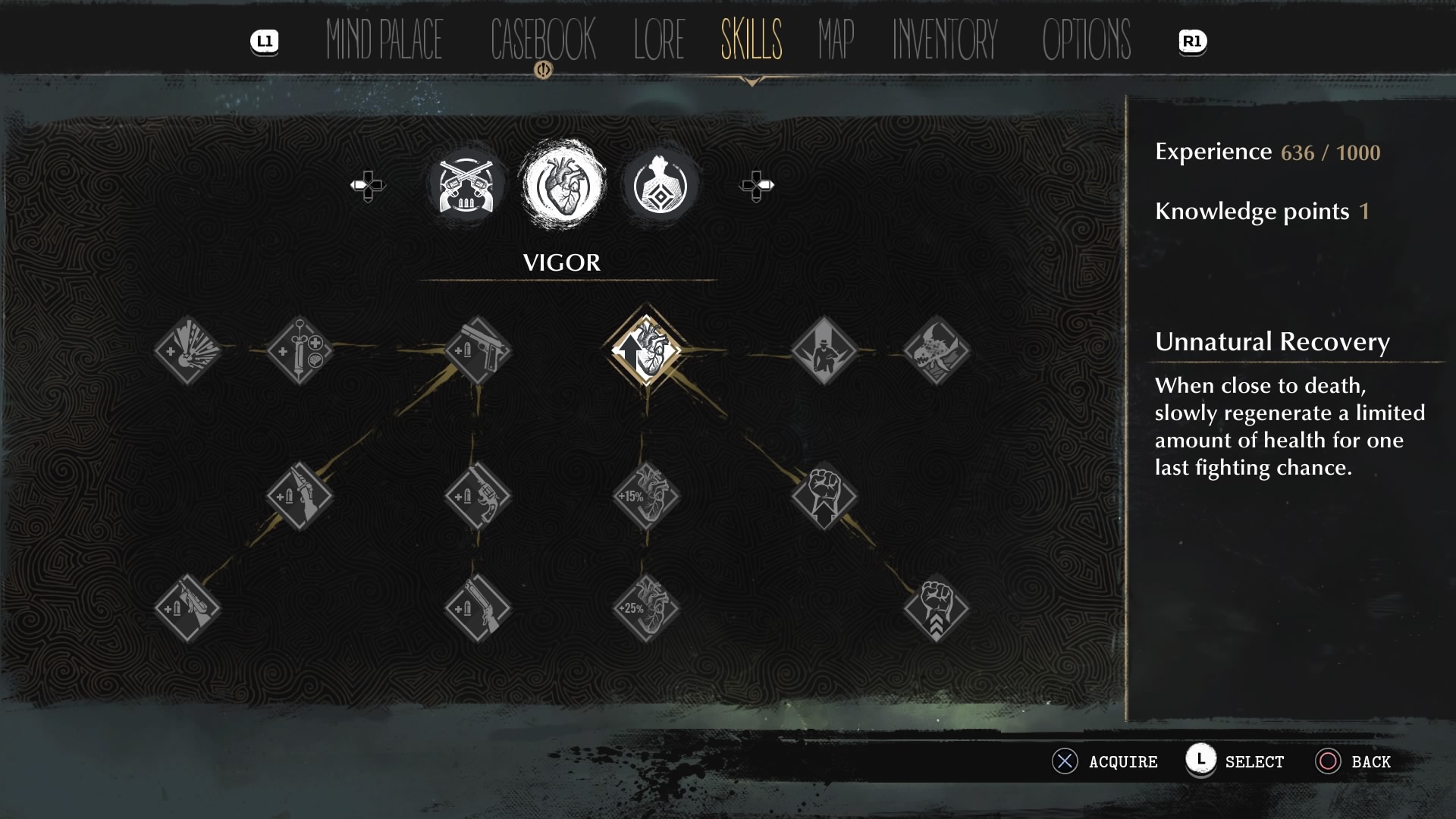
Task: Choose the raised fist skill with single chevron
Action: click(824, 497)
